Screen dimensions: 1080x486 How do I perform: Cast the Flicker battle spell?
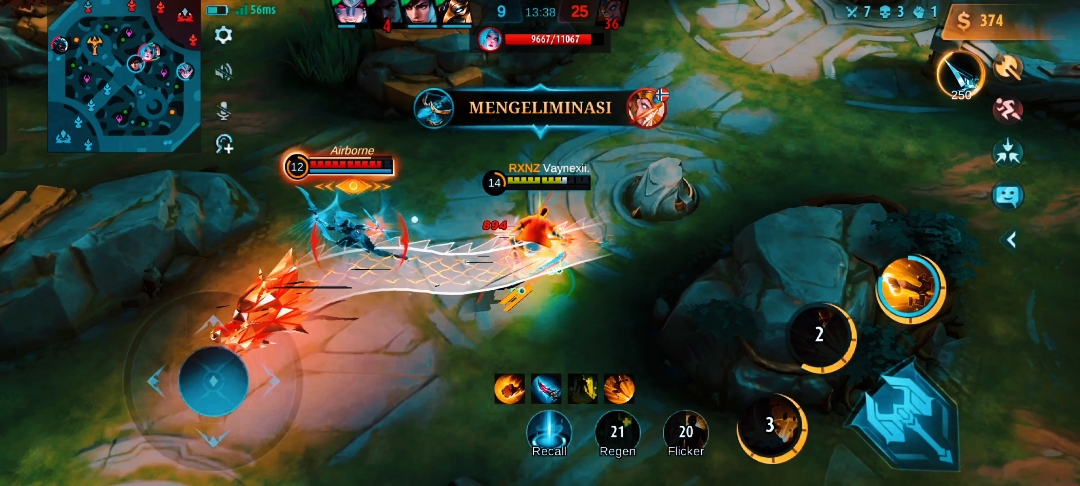click(x=685, y=432)
